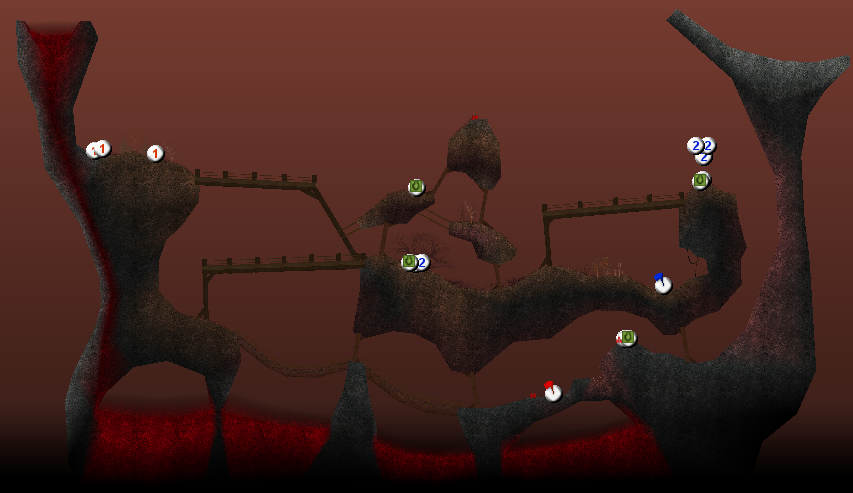Select the blue flag map marker
853x493 pixels.
click(x=662, y=284)
